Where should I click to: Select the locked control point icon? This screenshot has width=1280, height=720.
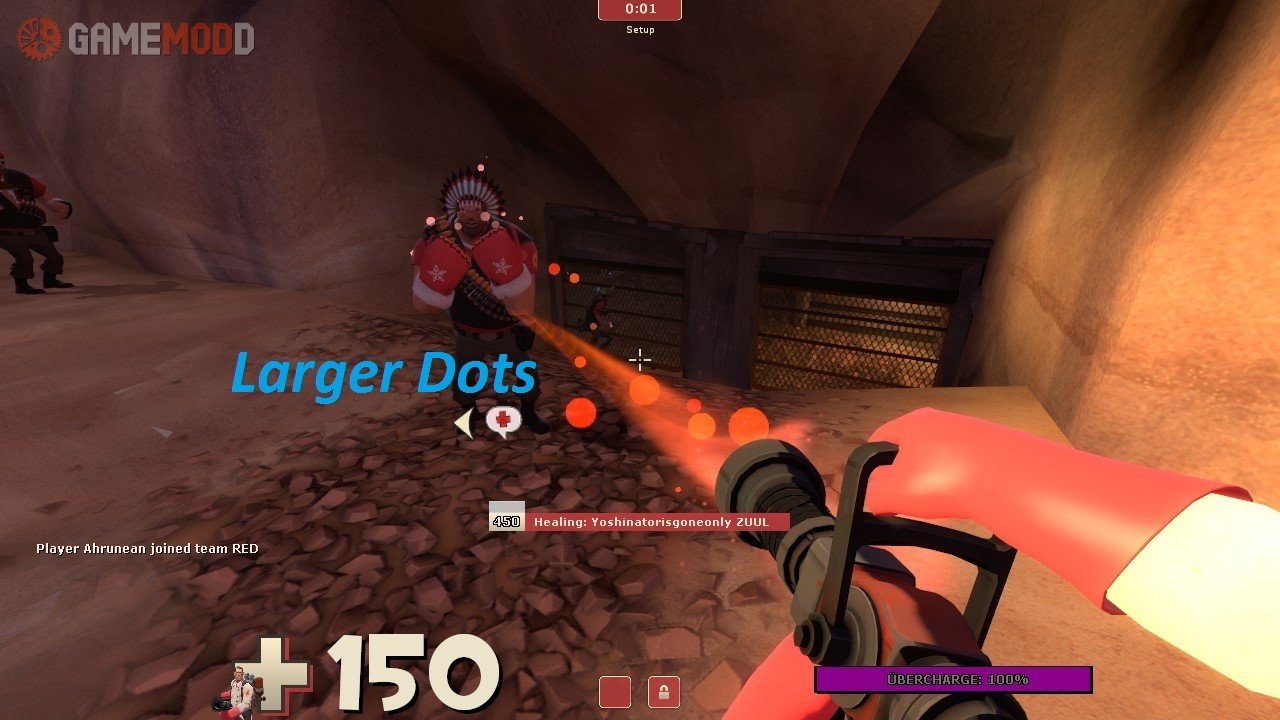(664, 692)
